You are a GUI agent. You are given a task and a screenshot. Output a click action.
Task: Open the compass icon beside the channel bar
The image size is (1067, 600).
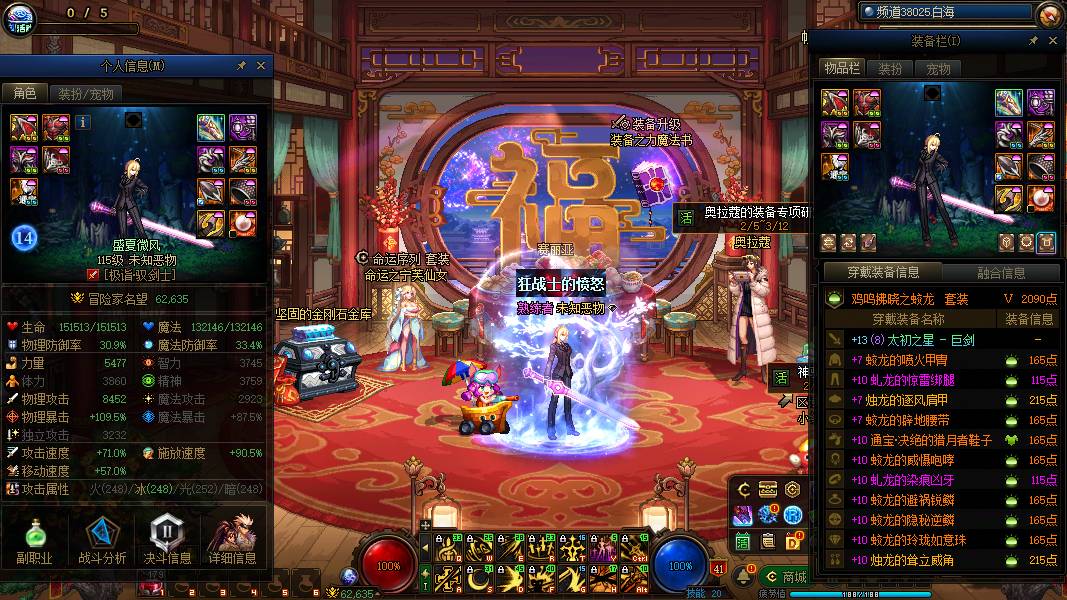(x=1049, y=14)
